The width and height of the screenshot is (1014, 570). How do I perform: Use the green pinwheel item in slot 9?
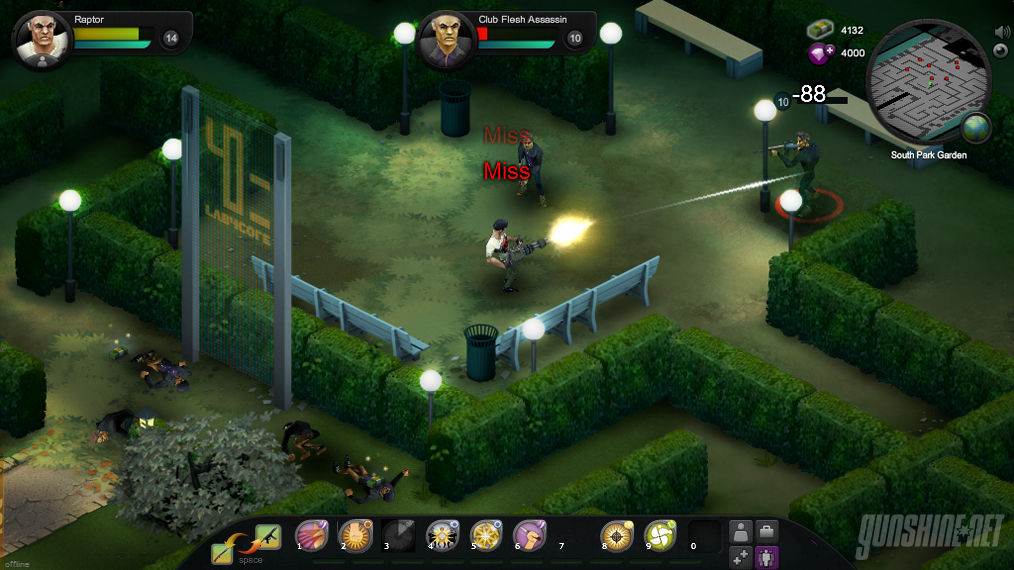(660, 536)
